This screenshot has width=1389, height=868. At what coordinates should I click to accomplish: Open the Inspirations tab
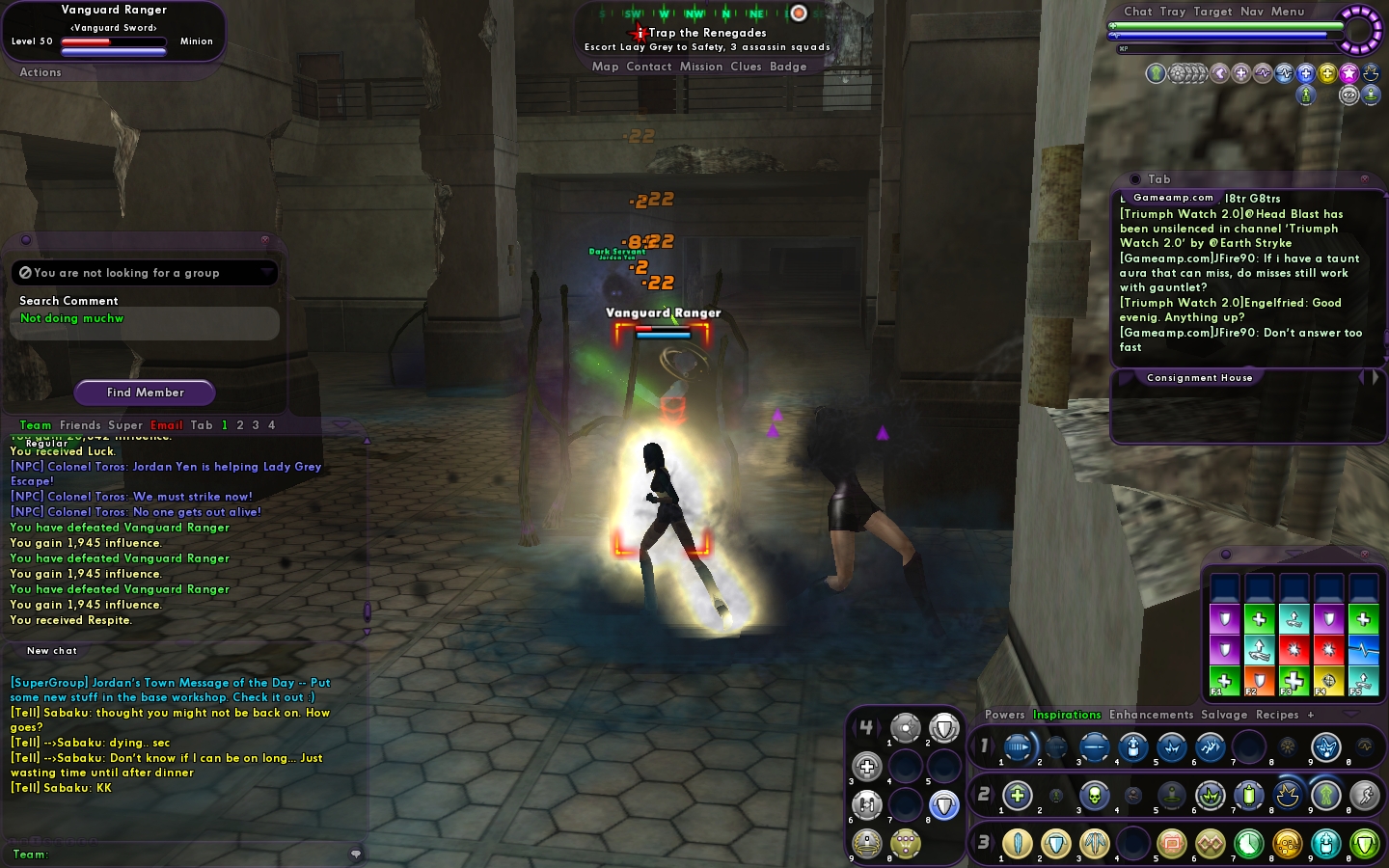point(1067,715)
